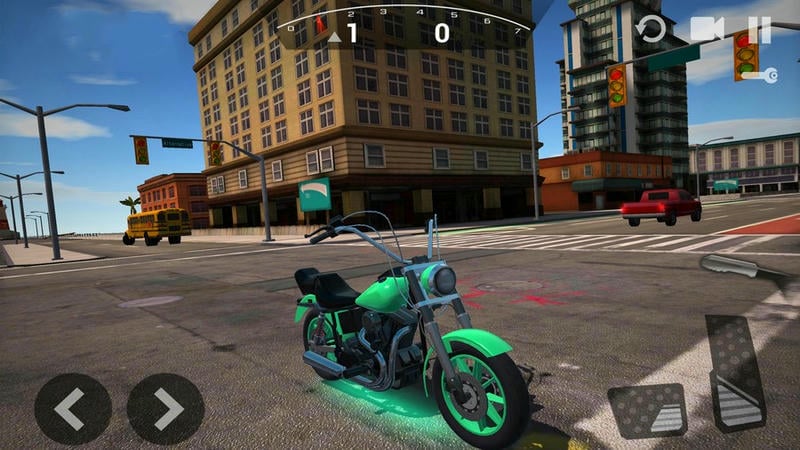Pause the game
The height and width of the screenshot is (450, 800).
(760, 29)
